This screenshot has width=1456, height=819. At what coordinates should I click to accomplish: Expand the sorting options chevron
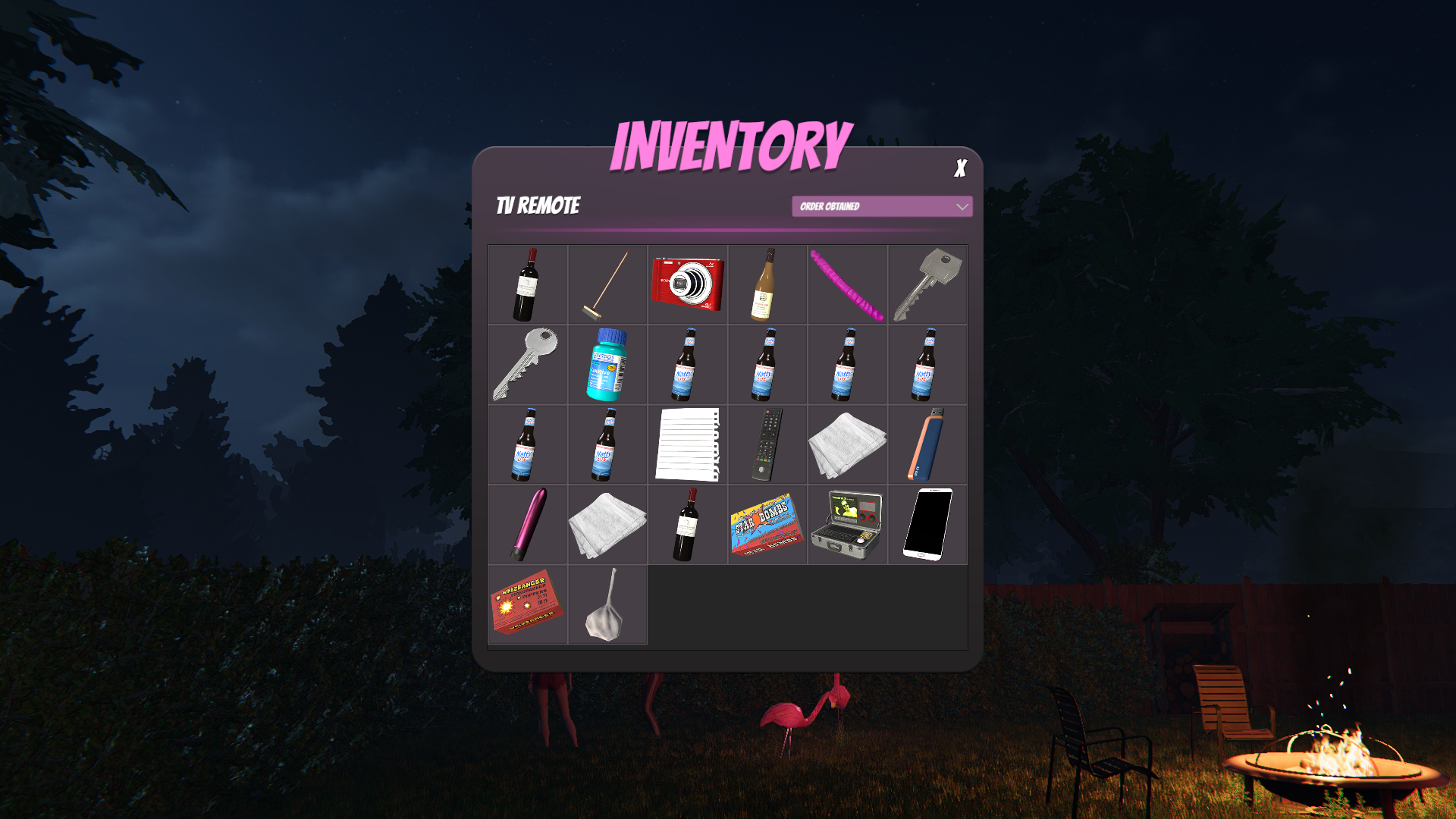click(962, 206)
